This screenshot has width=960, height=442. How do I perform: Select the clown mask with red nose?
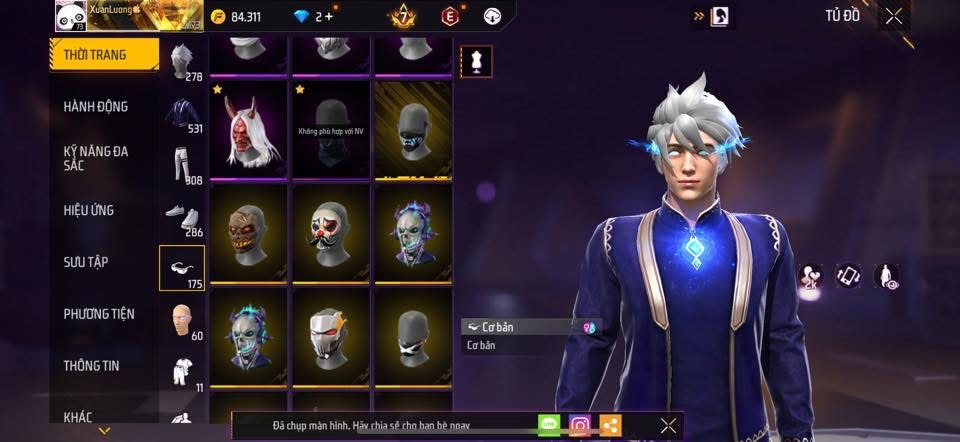(331, 234)
